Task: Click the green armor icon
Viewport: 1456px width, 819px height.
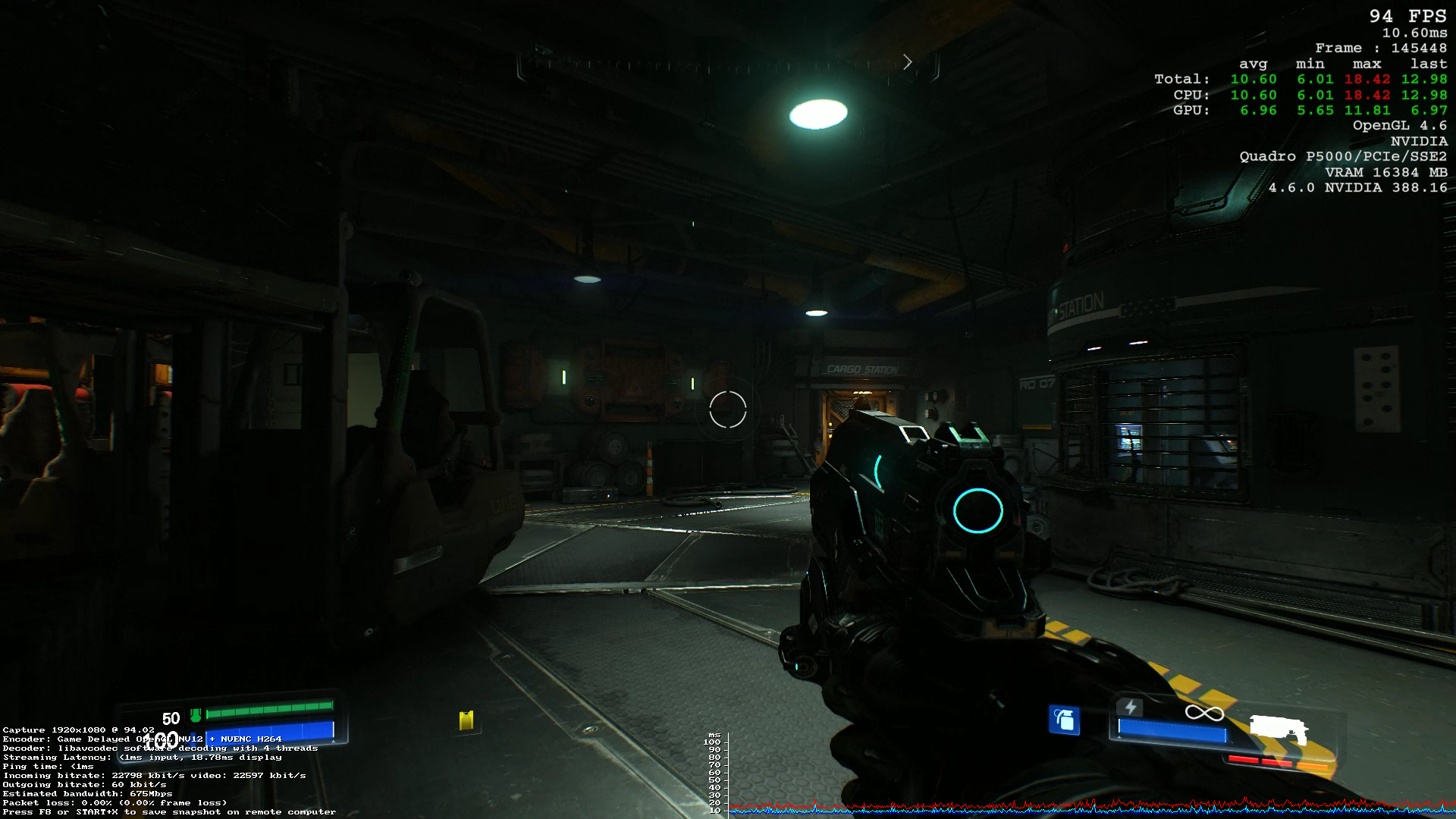Action: [196, 716]
